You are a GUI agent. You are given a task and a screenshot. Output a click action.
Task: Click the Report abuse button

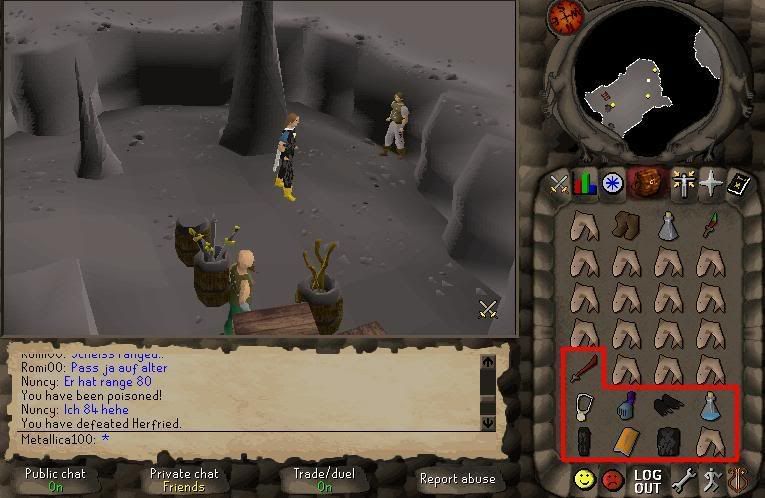(x=458, y=479)
